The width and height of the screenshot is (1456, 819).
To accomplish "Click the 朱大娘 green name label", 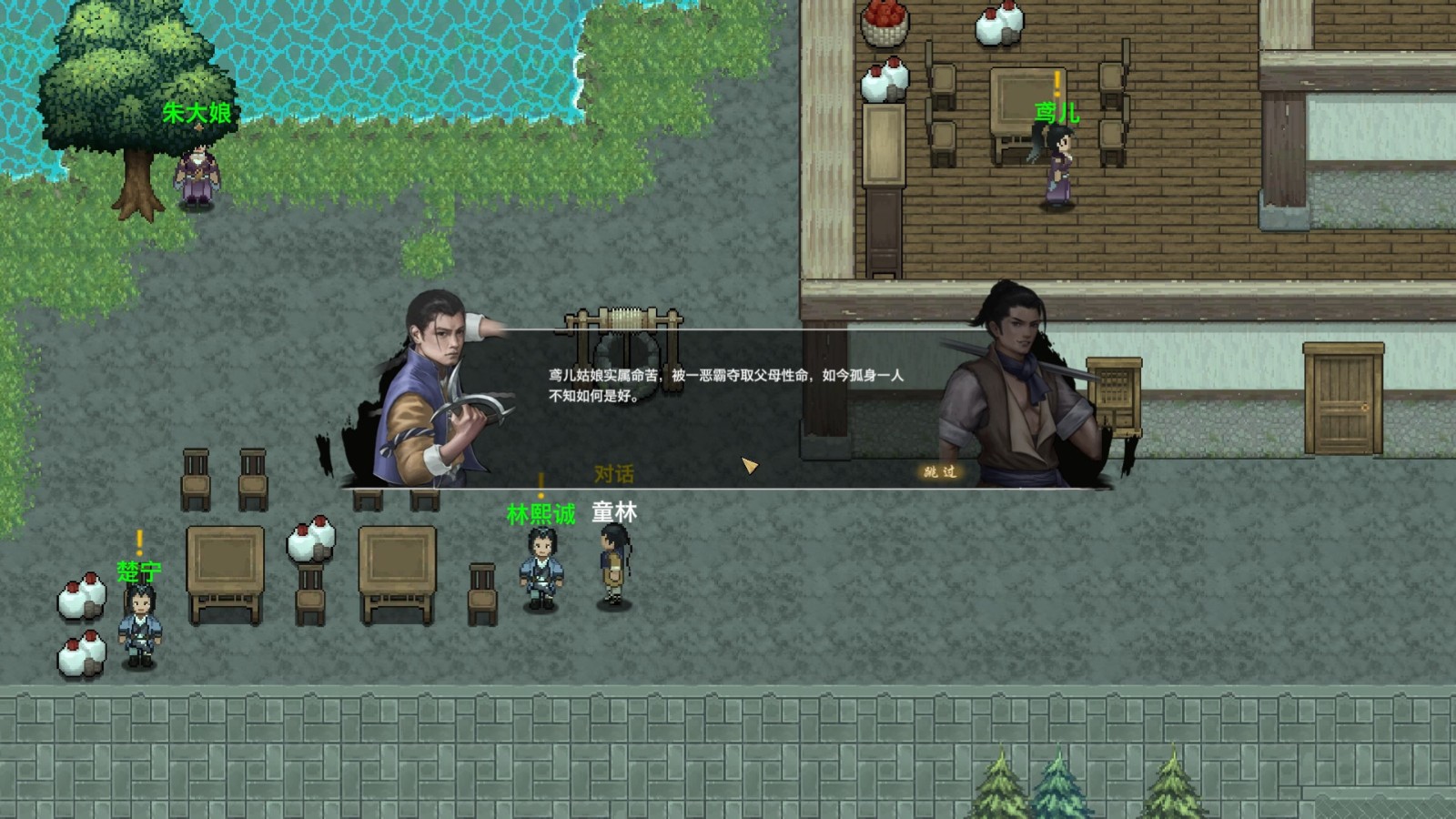I will tap(198, 111).
